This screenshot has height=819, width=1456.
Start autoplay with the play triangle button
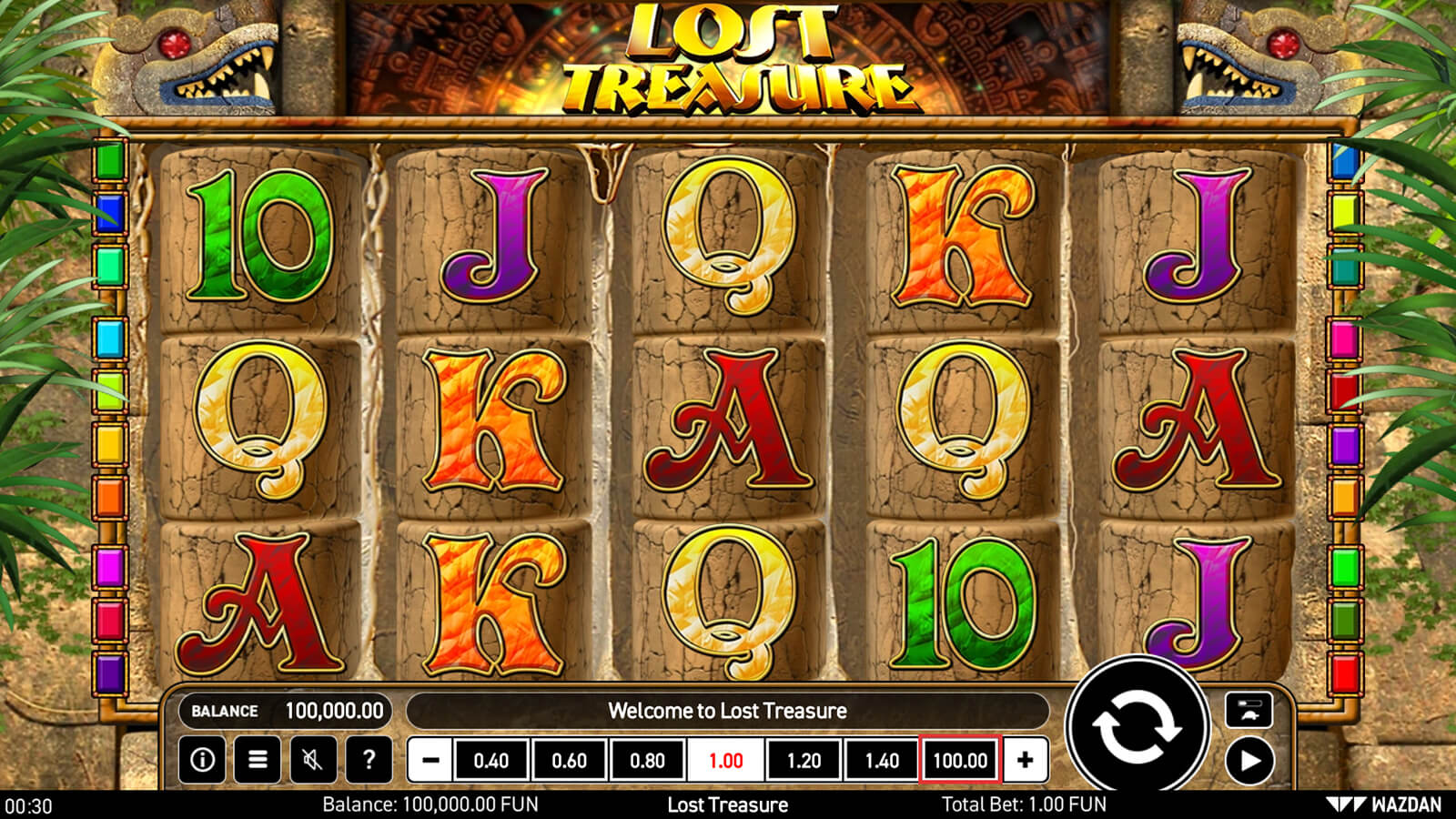tap(1249, 760)
